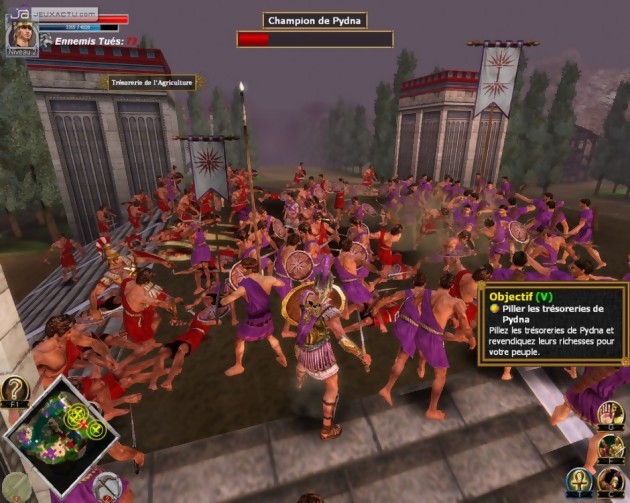Click the helmeted warrior icon beside the ankh
The height and width of the screenshot is (503, 630).
612,482
